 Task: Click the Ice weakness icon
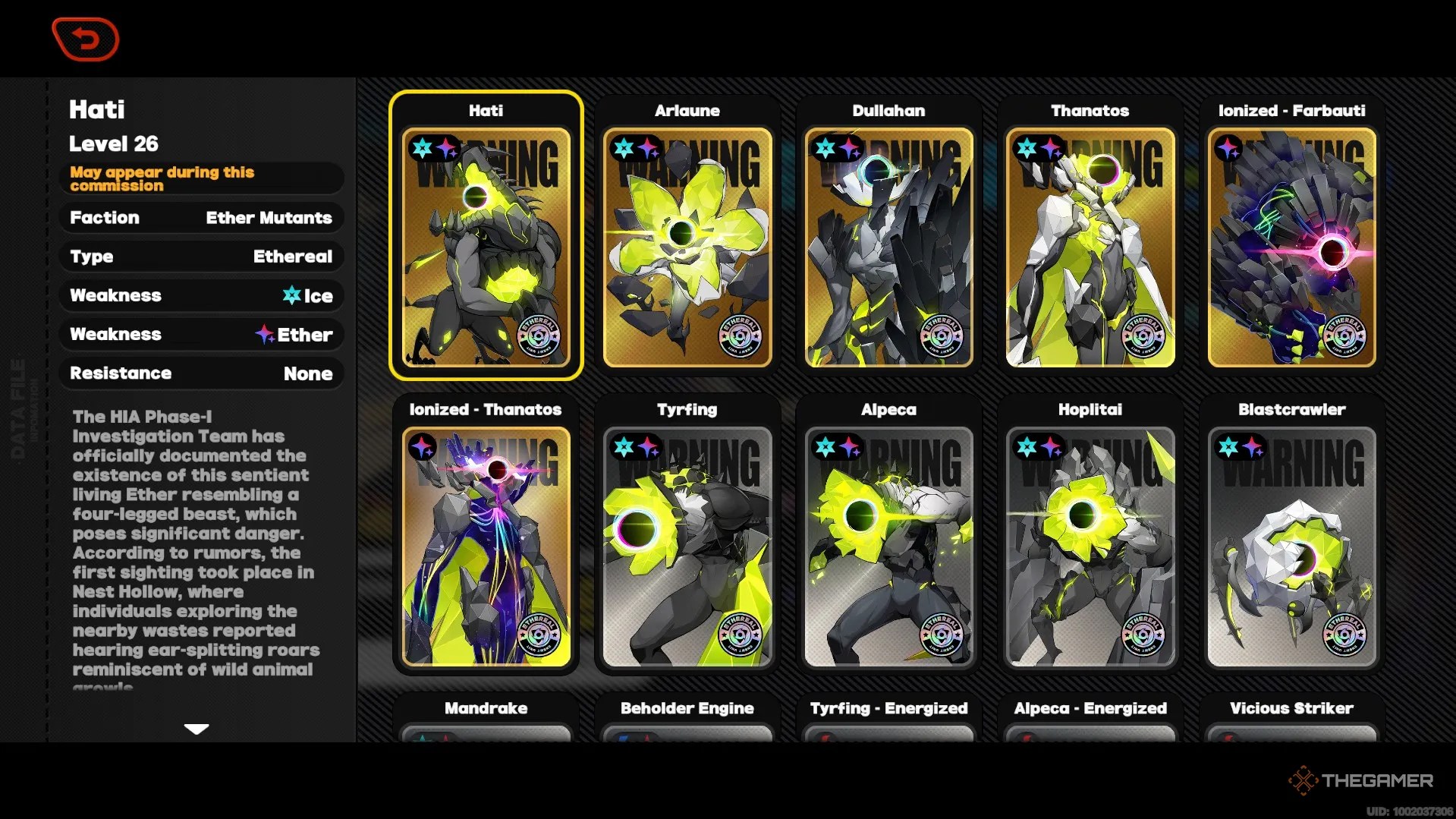pos(292,296)
